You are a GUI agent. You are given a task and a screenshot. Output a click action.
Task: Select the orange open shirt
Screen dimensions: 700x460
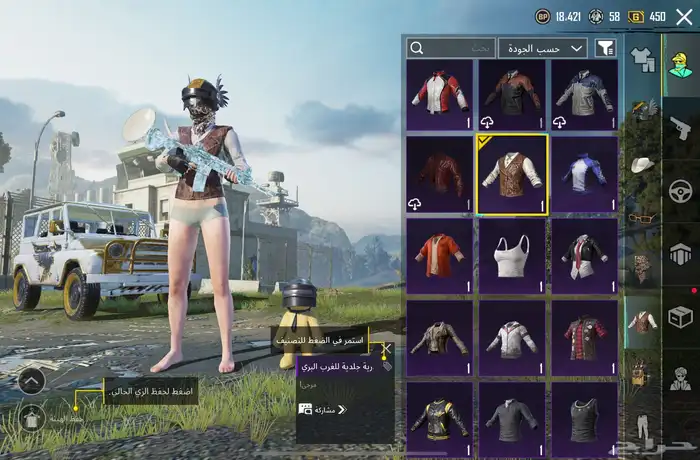coord(440,255)
